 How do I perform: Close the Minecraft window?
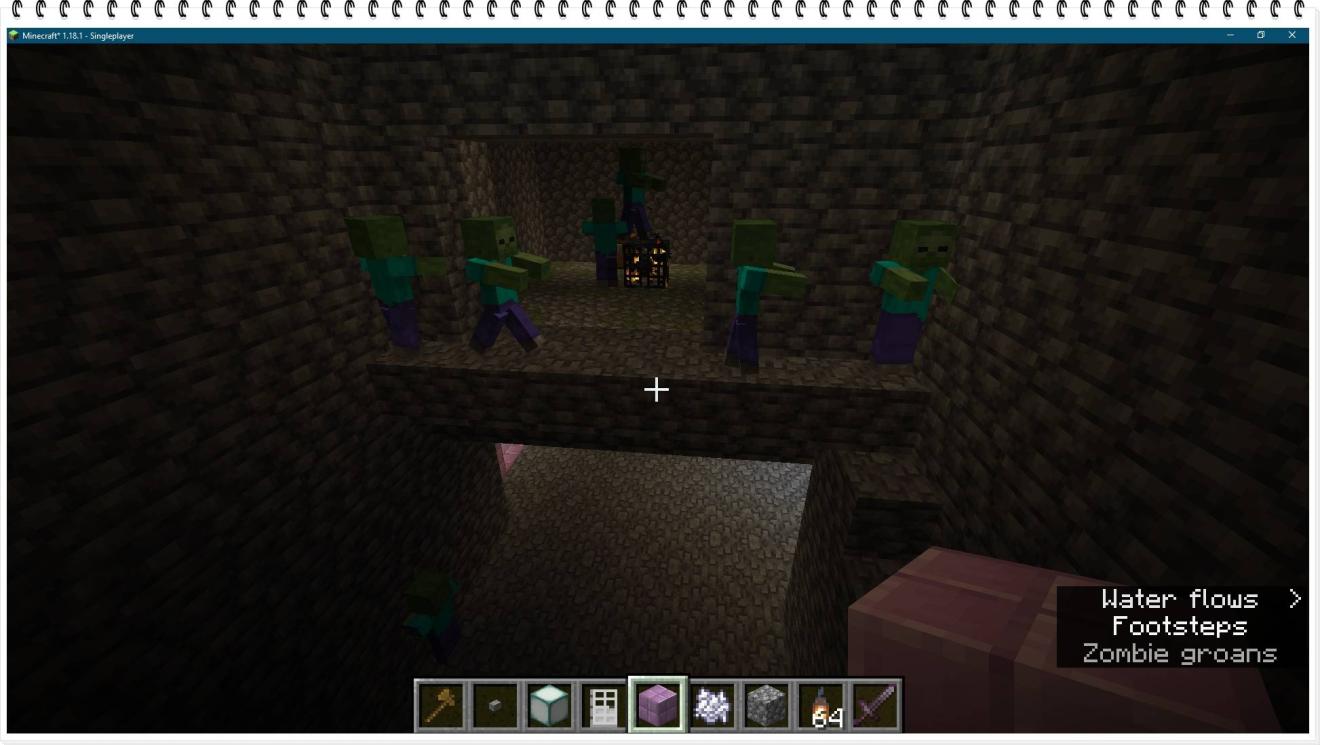coord(1292,35)
